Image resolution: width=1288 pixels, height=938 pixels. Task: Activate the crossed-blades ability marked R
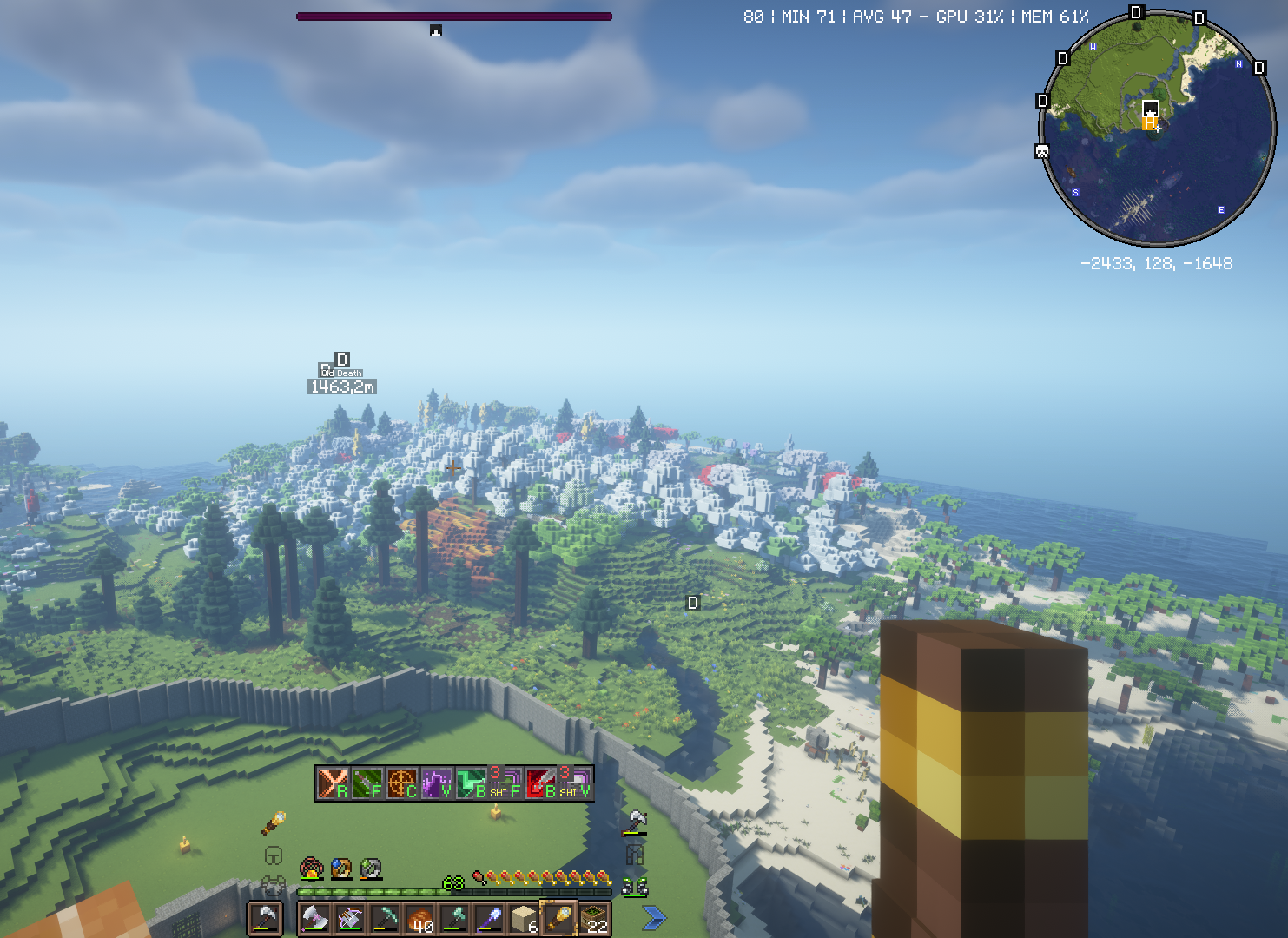click(332, 783)
